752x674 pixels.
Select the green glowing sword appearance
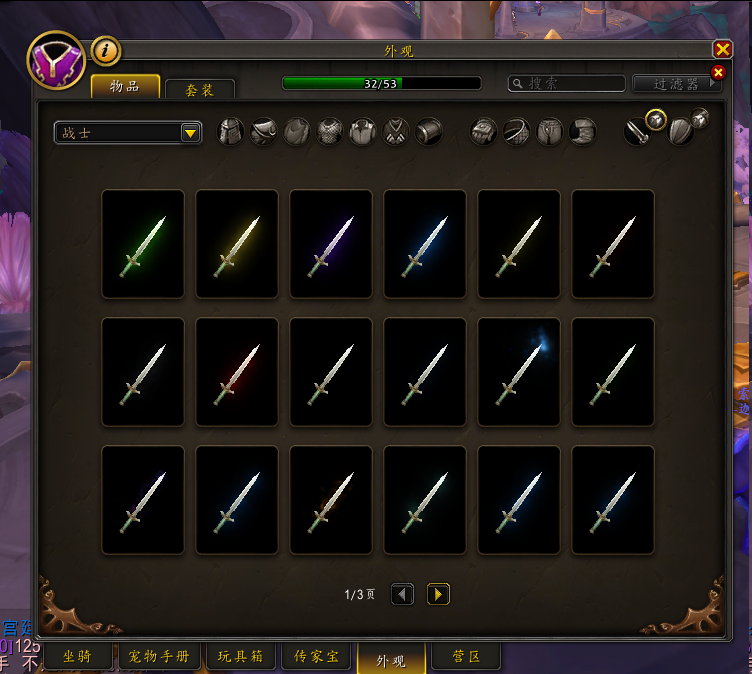click(143, 244)
